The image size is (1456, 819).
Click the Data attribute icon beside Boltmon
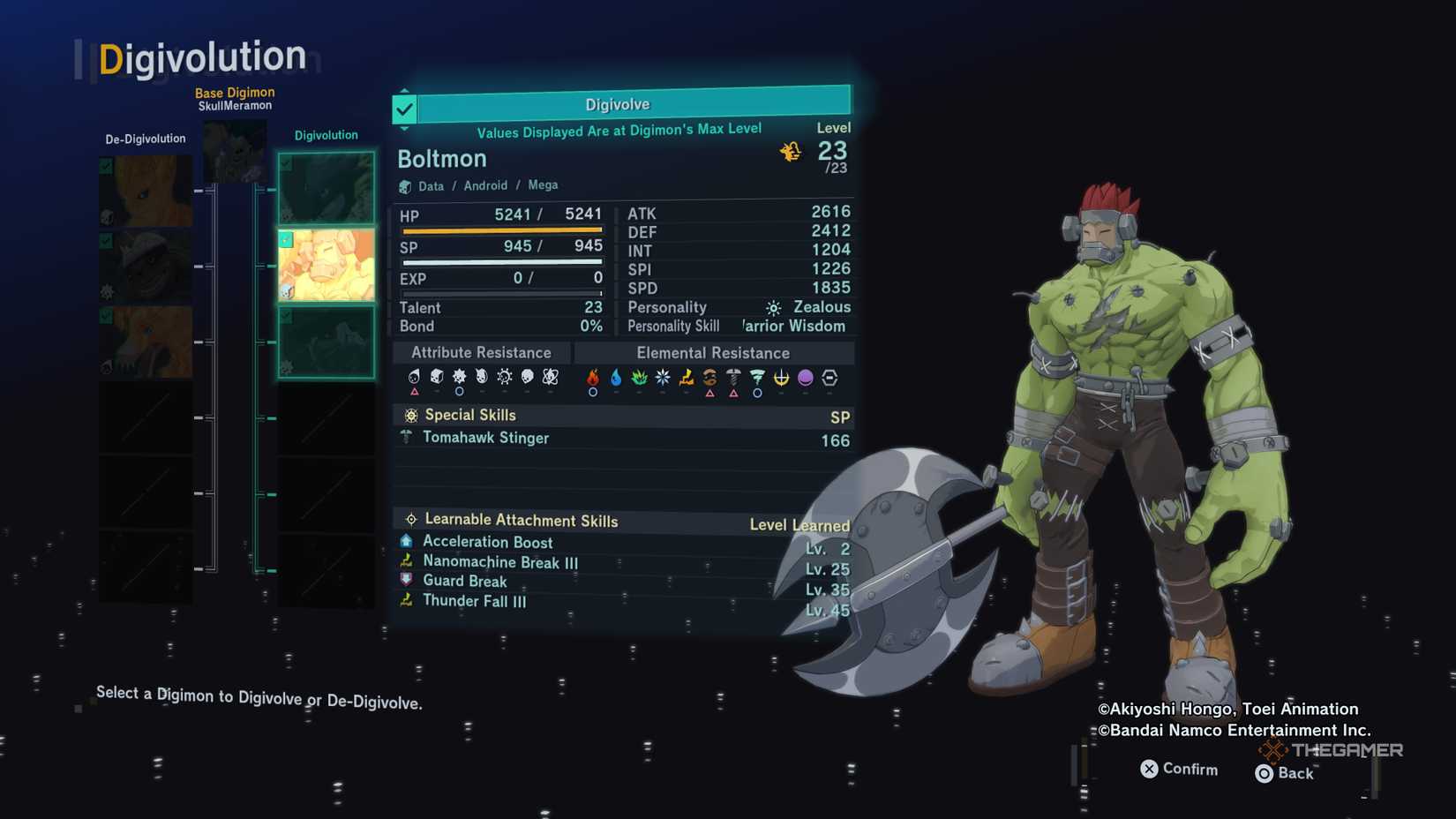tap(406, 185)
